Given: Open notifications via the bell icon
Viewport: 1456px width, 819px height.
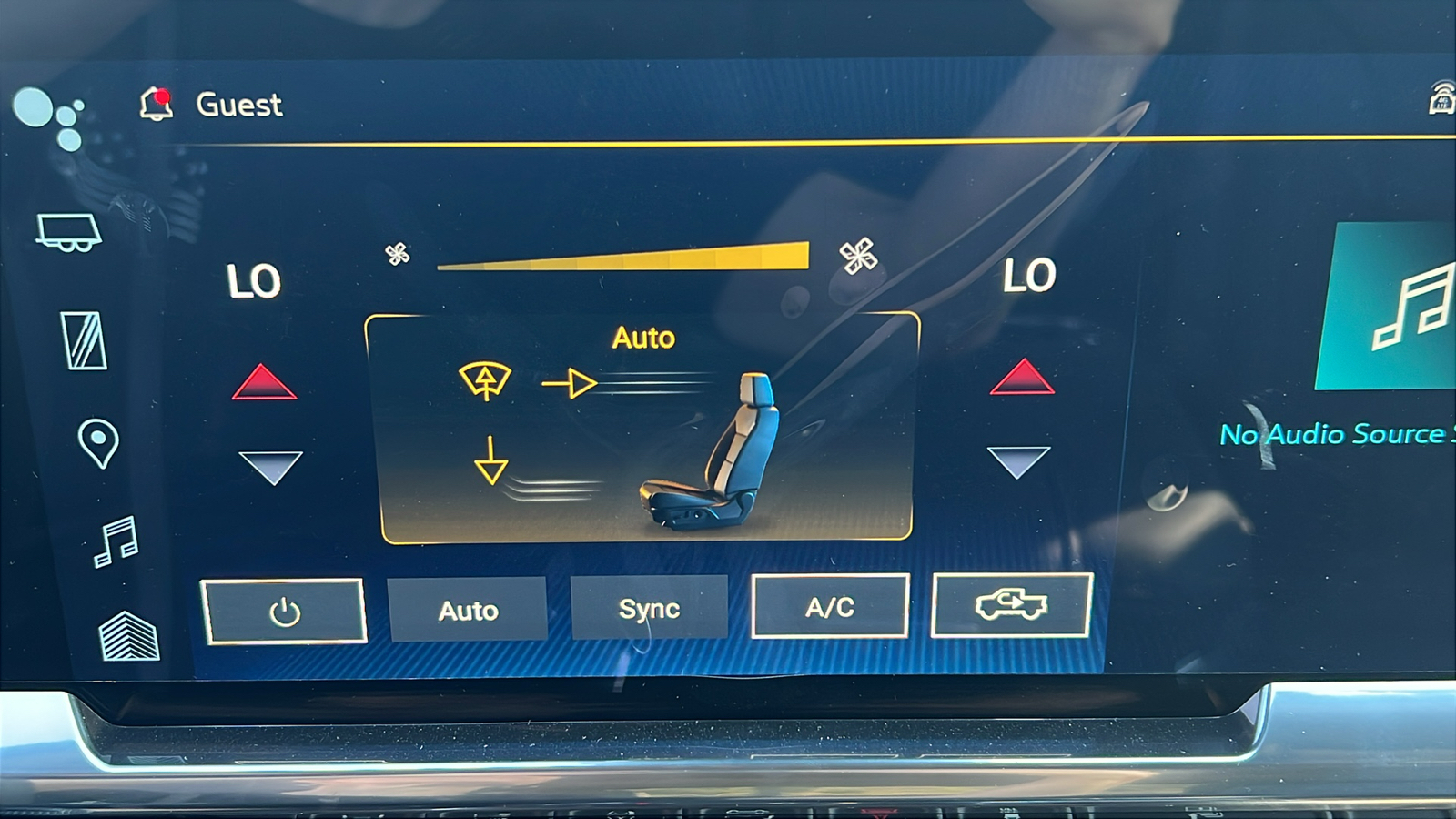Looking at the screenshot, I should 157,104.
